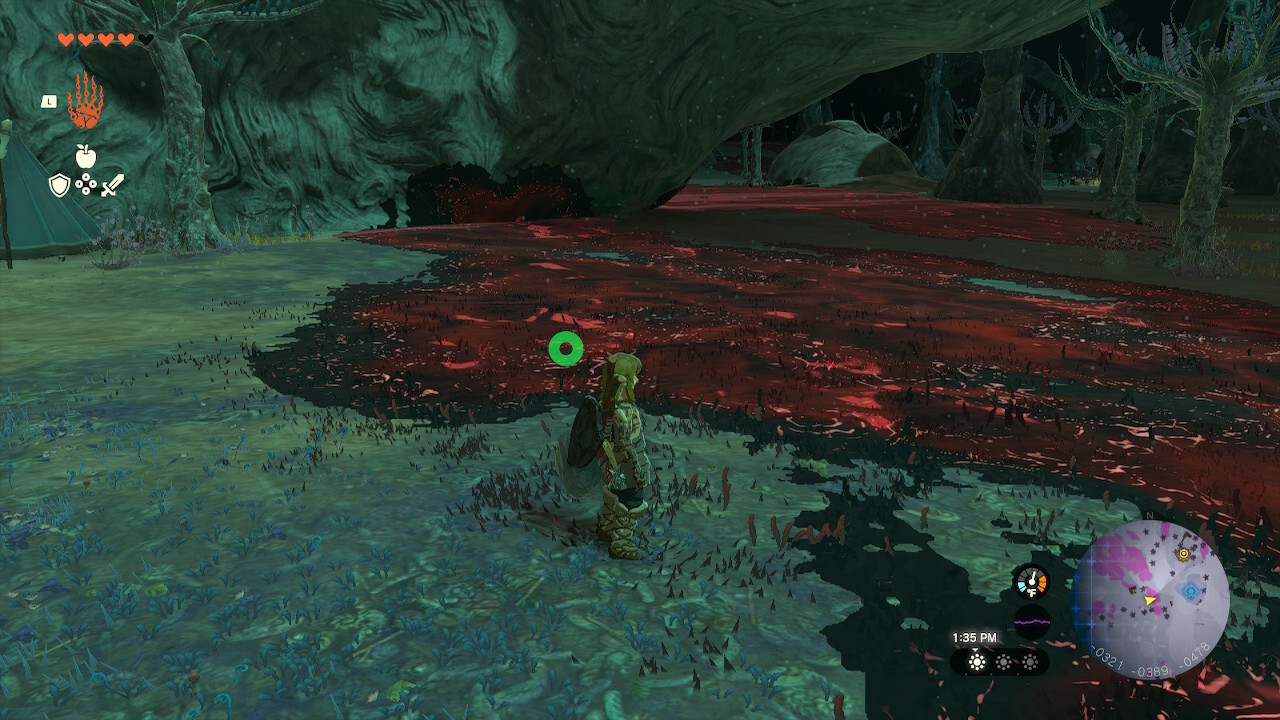Select the gold gear marker on minimap
The image size is (1280, 720).
coord(1184,554)
